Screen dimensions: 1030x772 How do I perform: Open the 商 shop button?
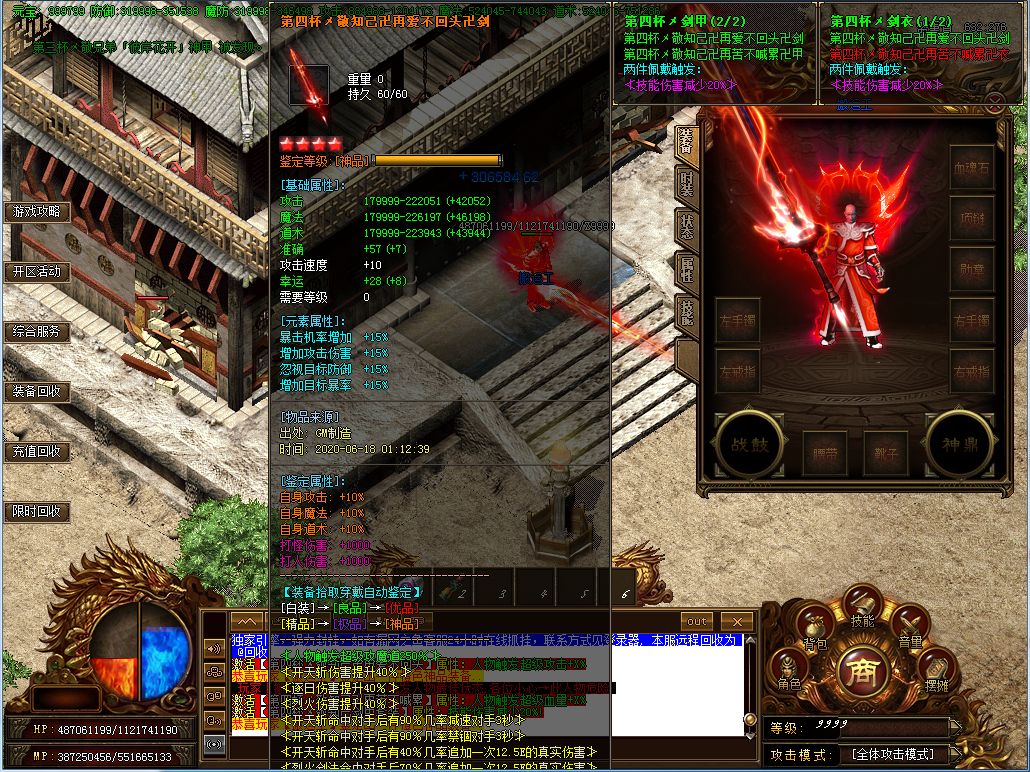(x=862, y=669)
